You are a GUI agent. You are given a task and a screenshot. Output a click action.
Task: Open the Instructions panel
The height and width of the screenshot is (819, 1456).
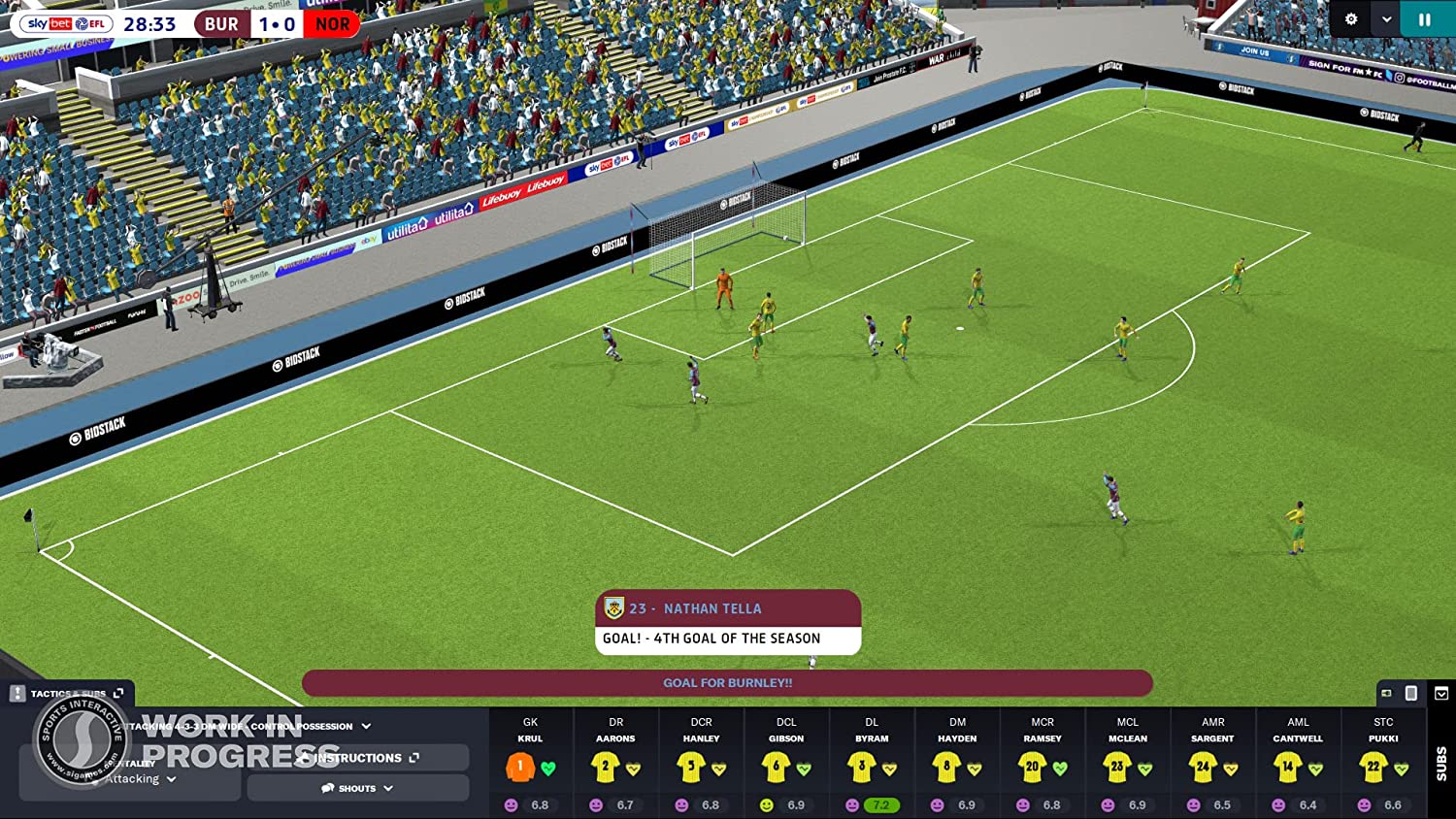pyautogui.click(x=357, y=758)
